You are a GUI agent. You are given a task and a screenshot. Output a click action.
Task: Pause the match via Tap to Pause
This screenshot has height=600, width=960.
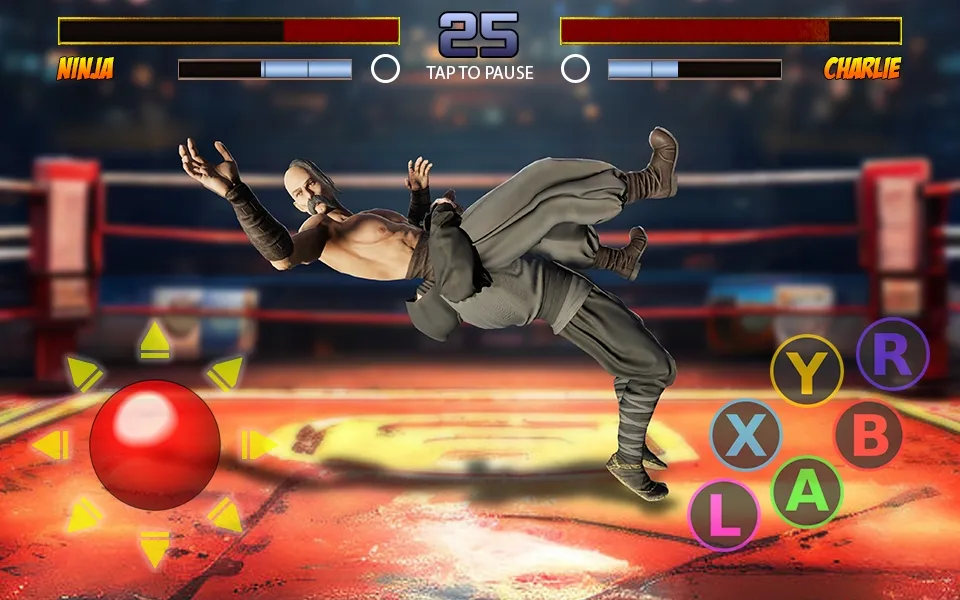[x=480, y=72]
